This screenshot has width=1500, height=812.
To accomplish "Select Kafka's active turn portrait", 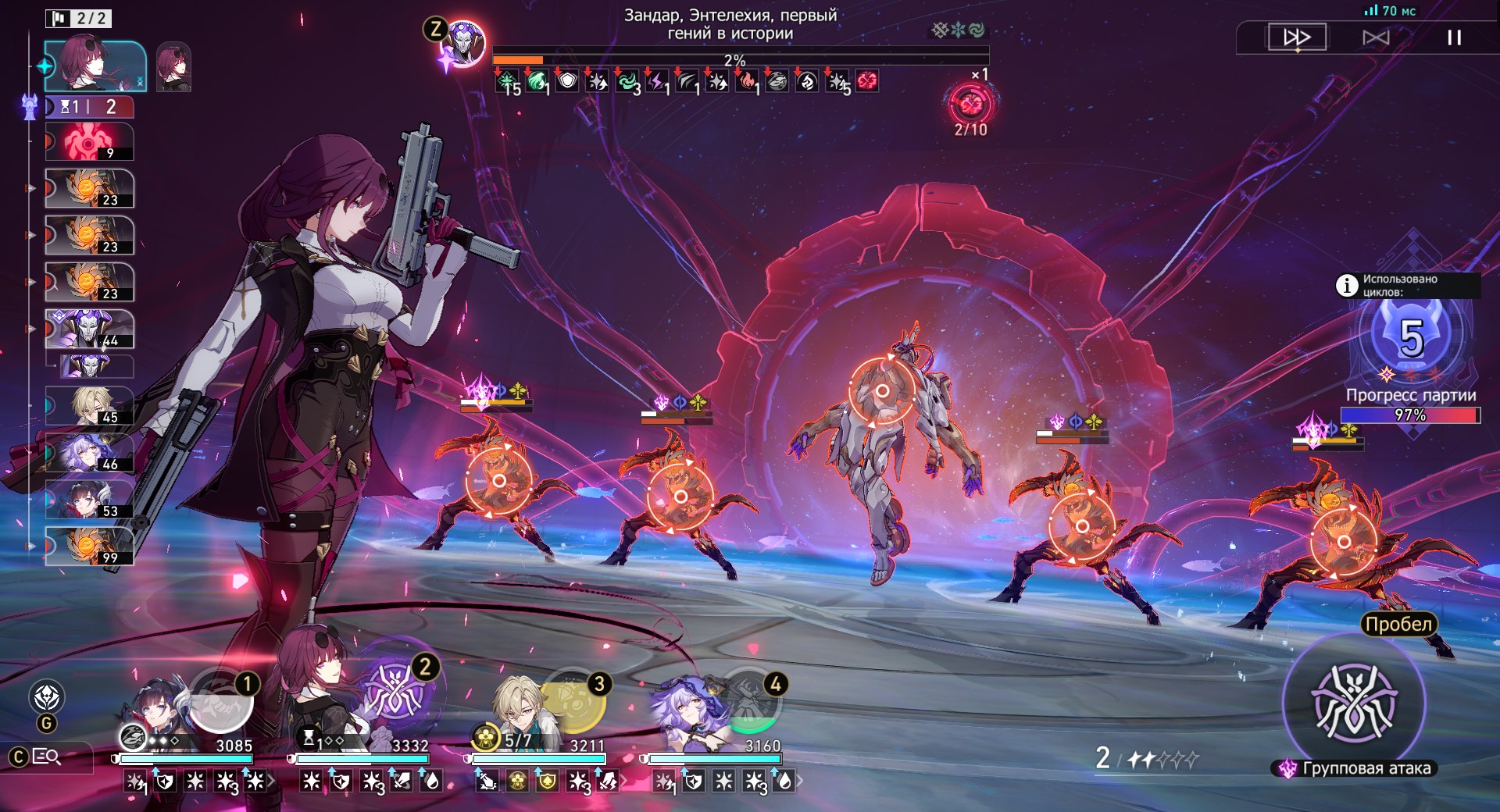I will (x=94, y=66).
